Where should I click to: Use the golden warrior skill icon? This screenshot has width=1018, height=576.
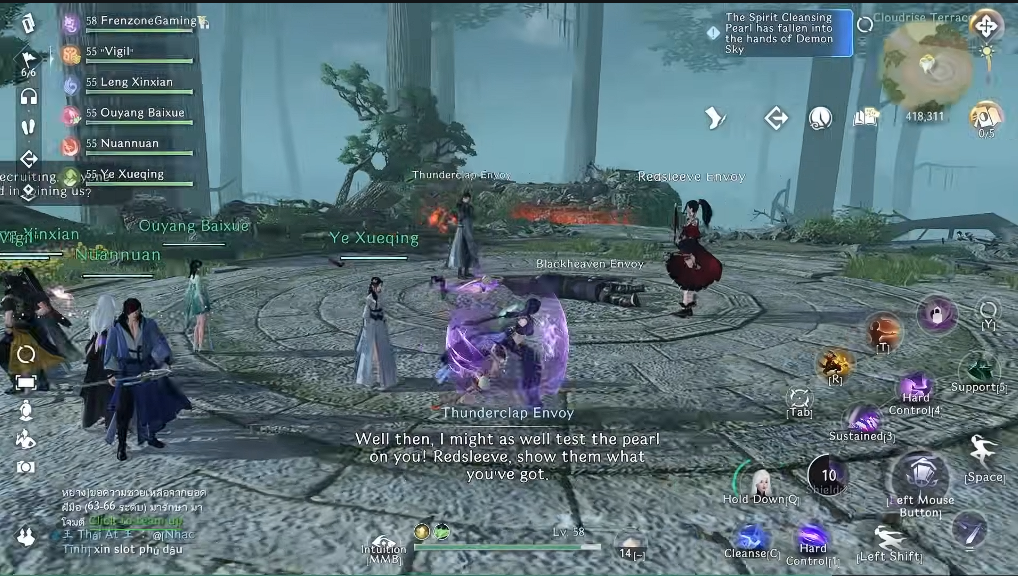(x=834, y=363)
